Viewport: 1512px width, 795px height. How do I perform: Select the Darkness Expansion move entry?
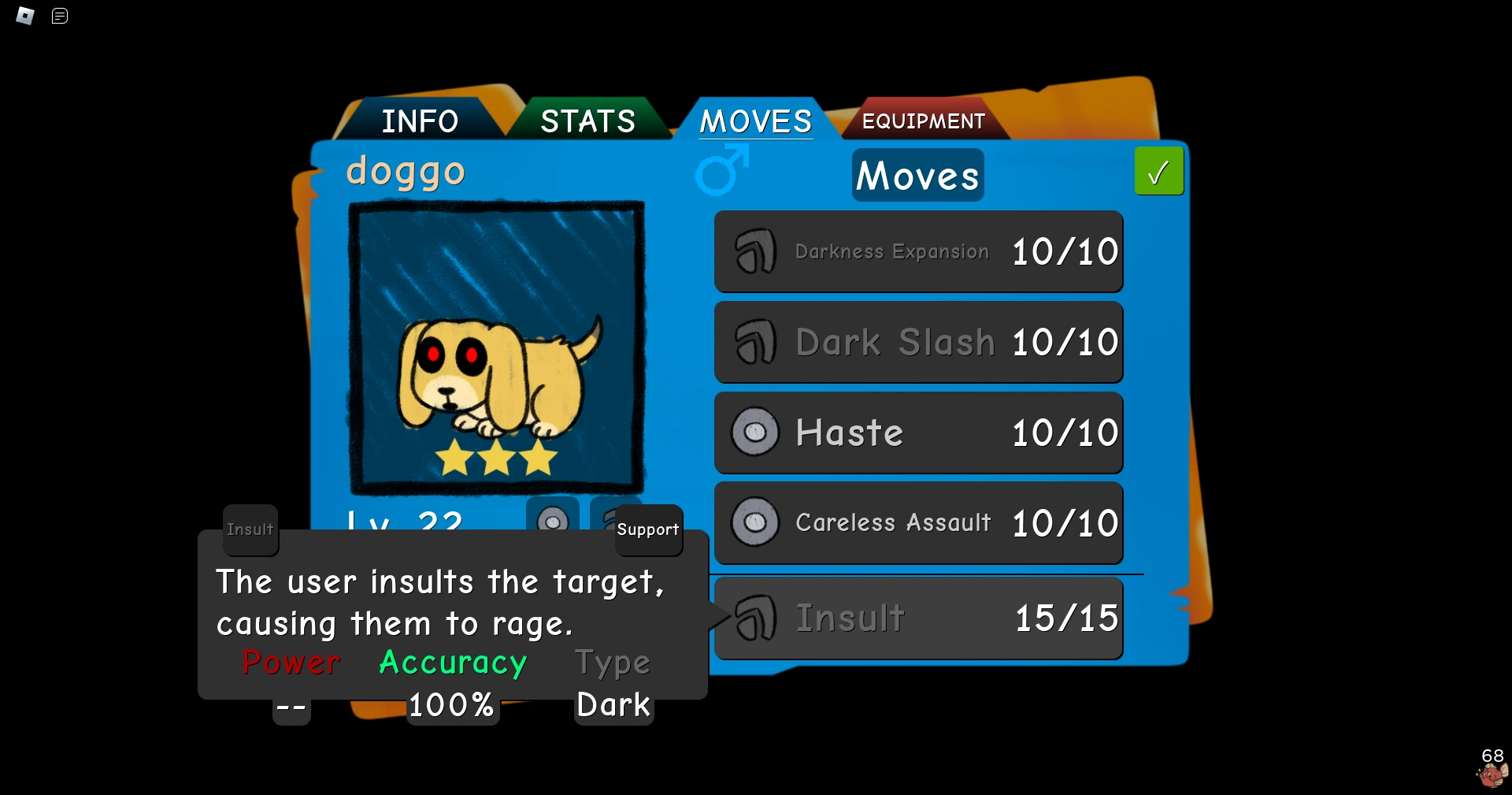point(918,251)
